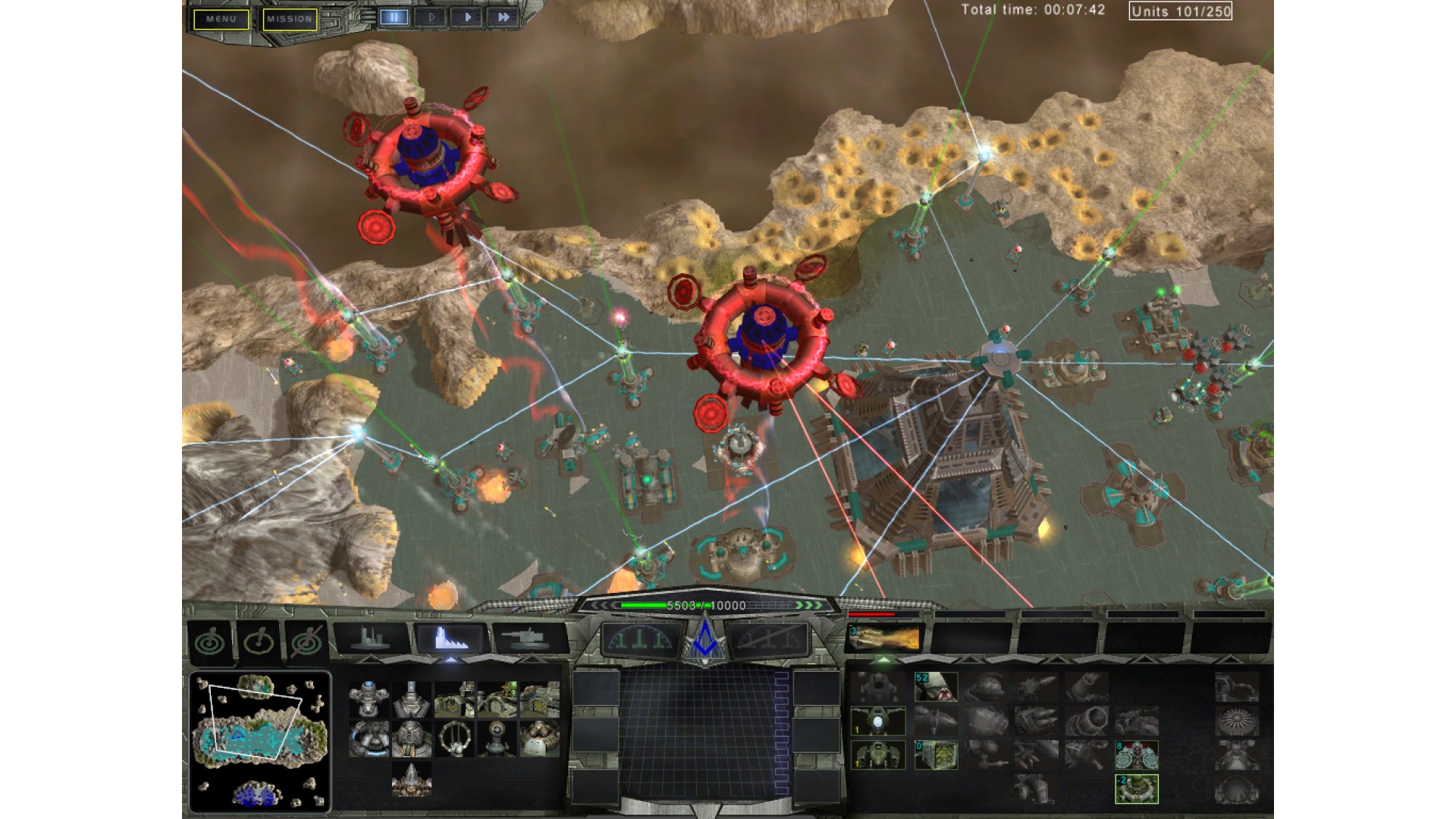The image size is (1456, 819).
Task: Choose the red-white twin-turbine unit marked 8
Action: [x=1137, y=755]
